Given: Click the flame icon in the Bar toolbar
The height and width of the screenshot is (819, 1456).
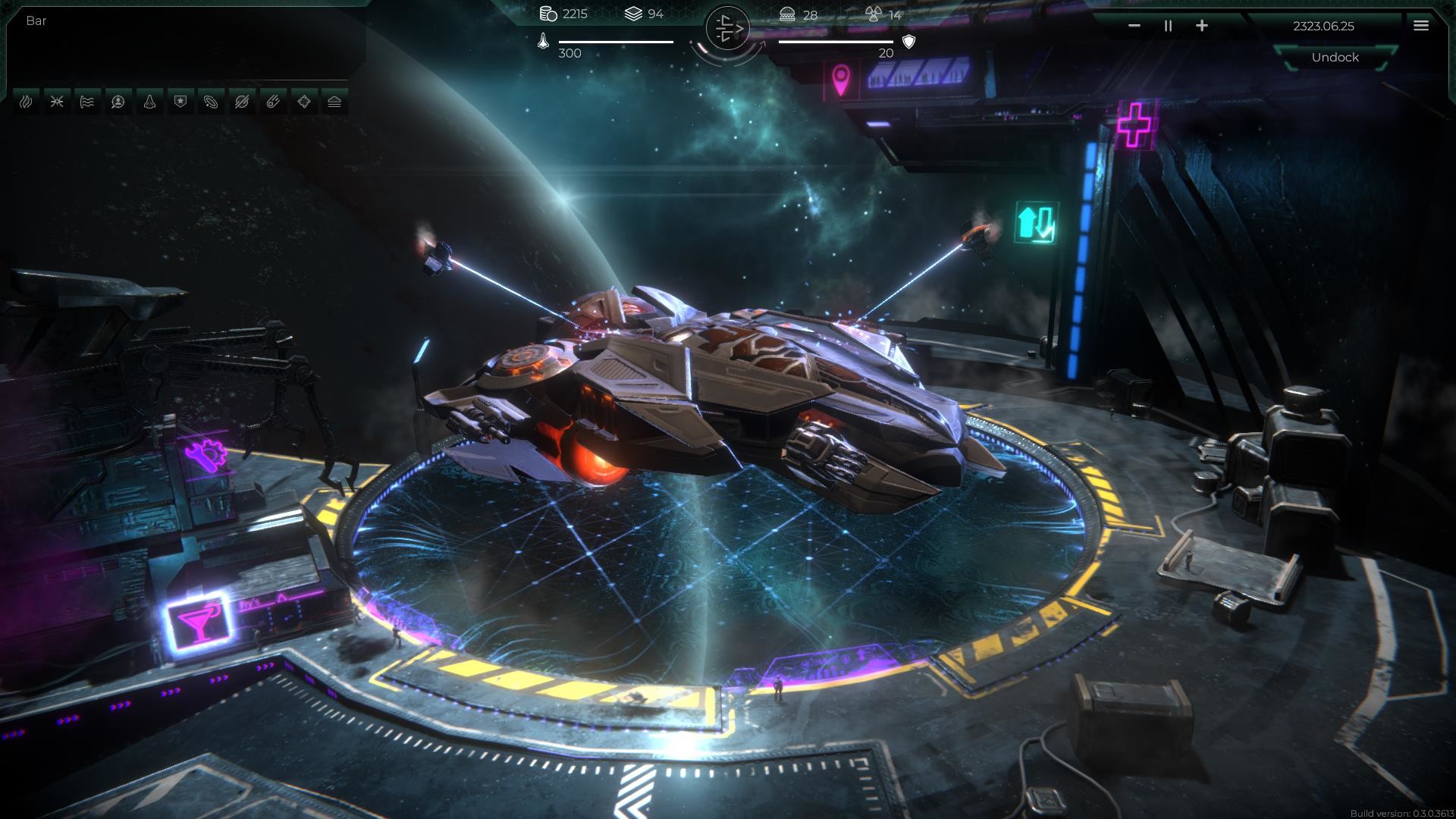Looking at the screenshot, I should (26, 102).
